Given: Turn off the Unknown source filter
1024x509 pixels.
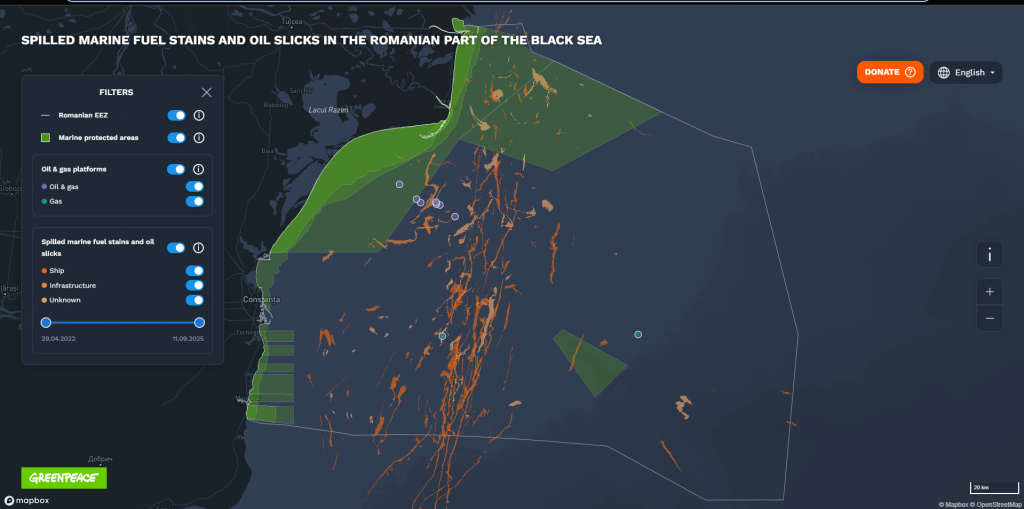Looking at the screenshot, I should [195, 300].
